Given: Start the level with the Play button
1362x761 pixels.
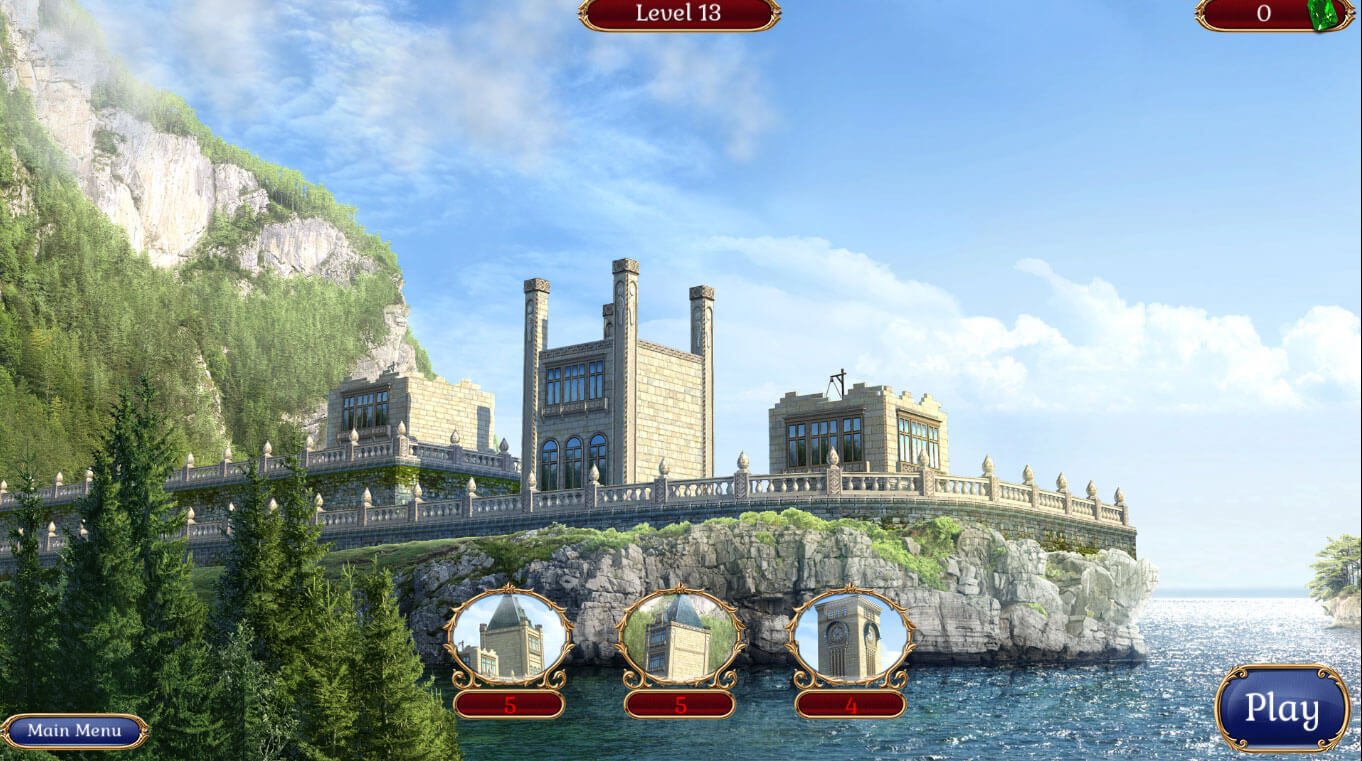Looking at the screenshot, I should click(1281, 708).
